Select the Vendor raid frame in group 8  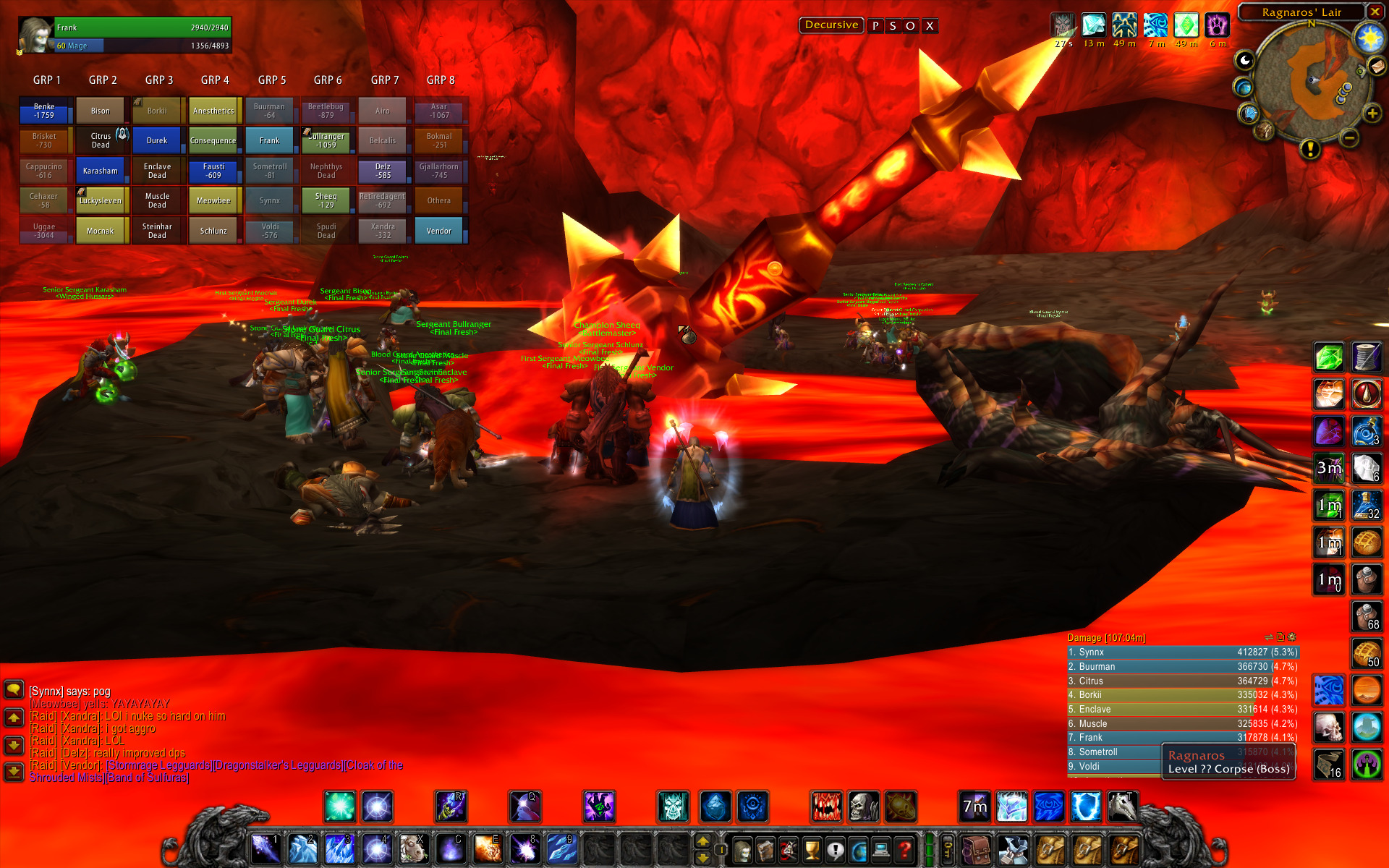coord(439,231)
